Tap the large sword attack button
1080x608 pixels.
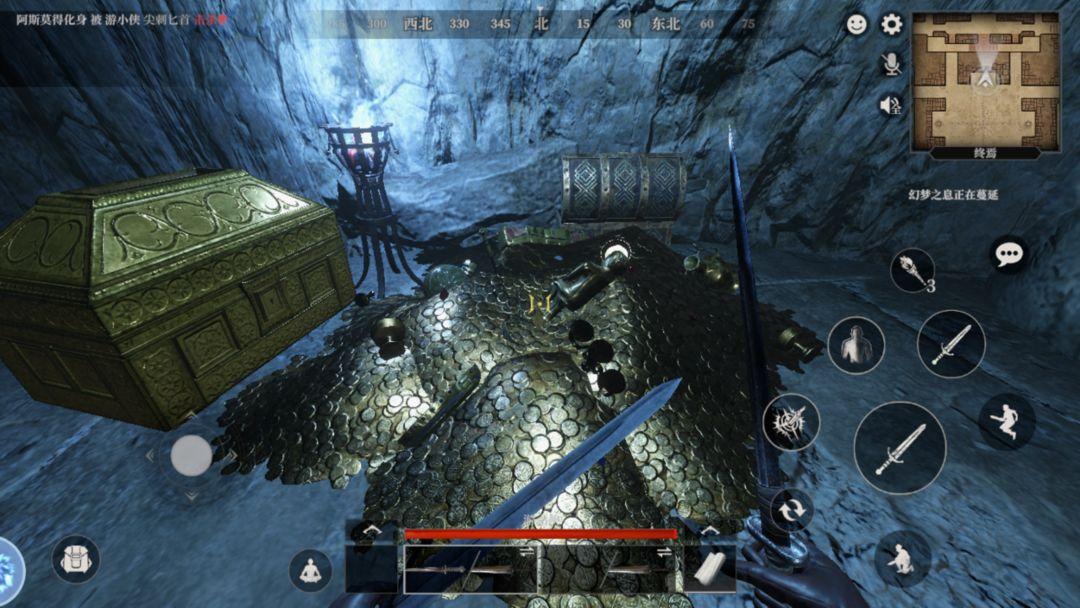(x=900, y=447)
